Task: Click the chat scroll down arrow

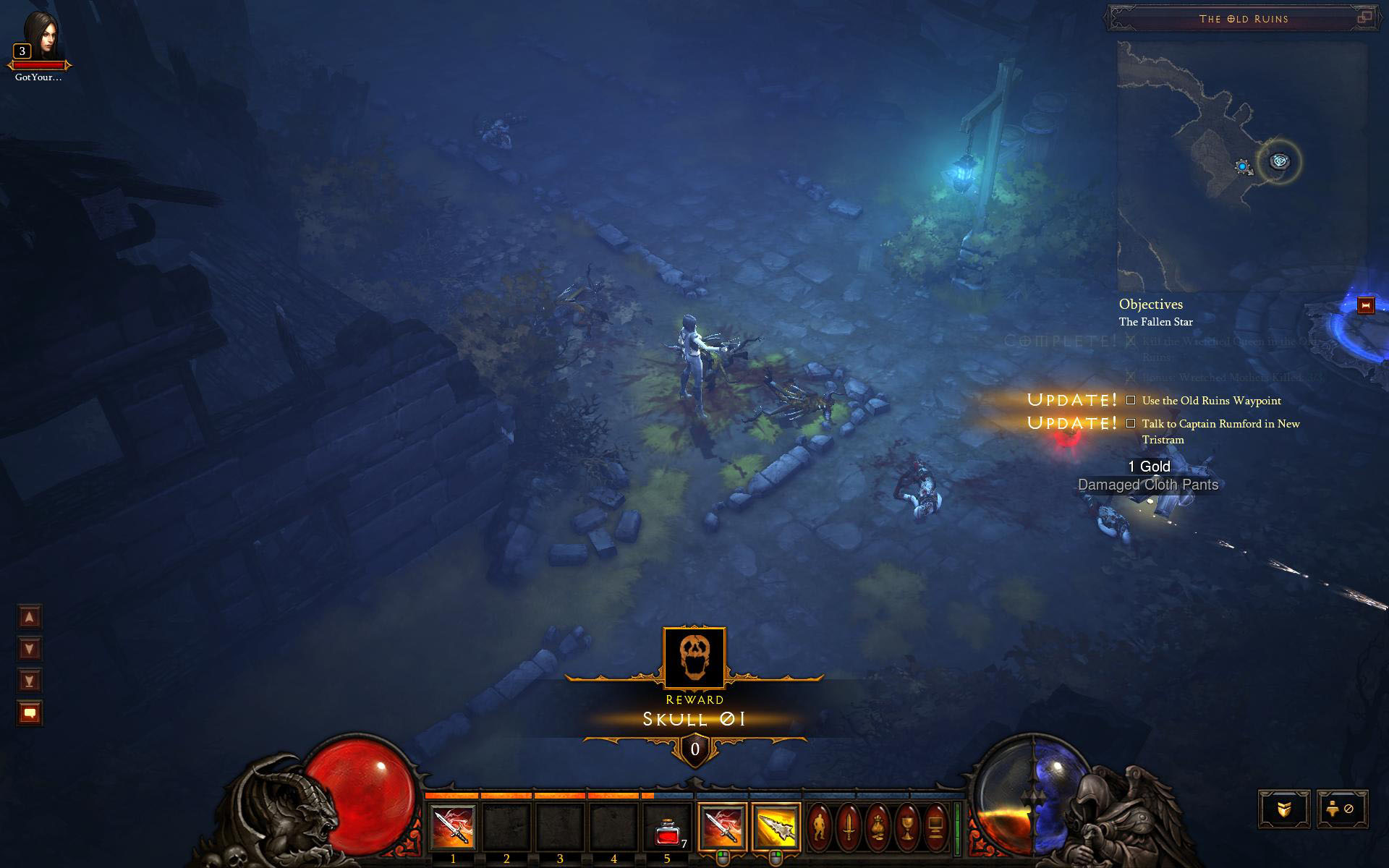Action: tap(30, 649)
